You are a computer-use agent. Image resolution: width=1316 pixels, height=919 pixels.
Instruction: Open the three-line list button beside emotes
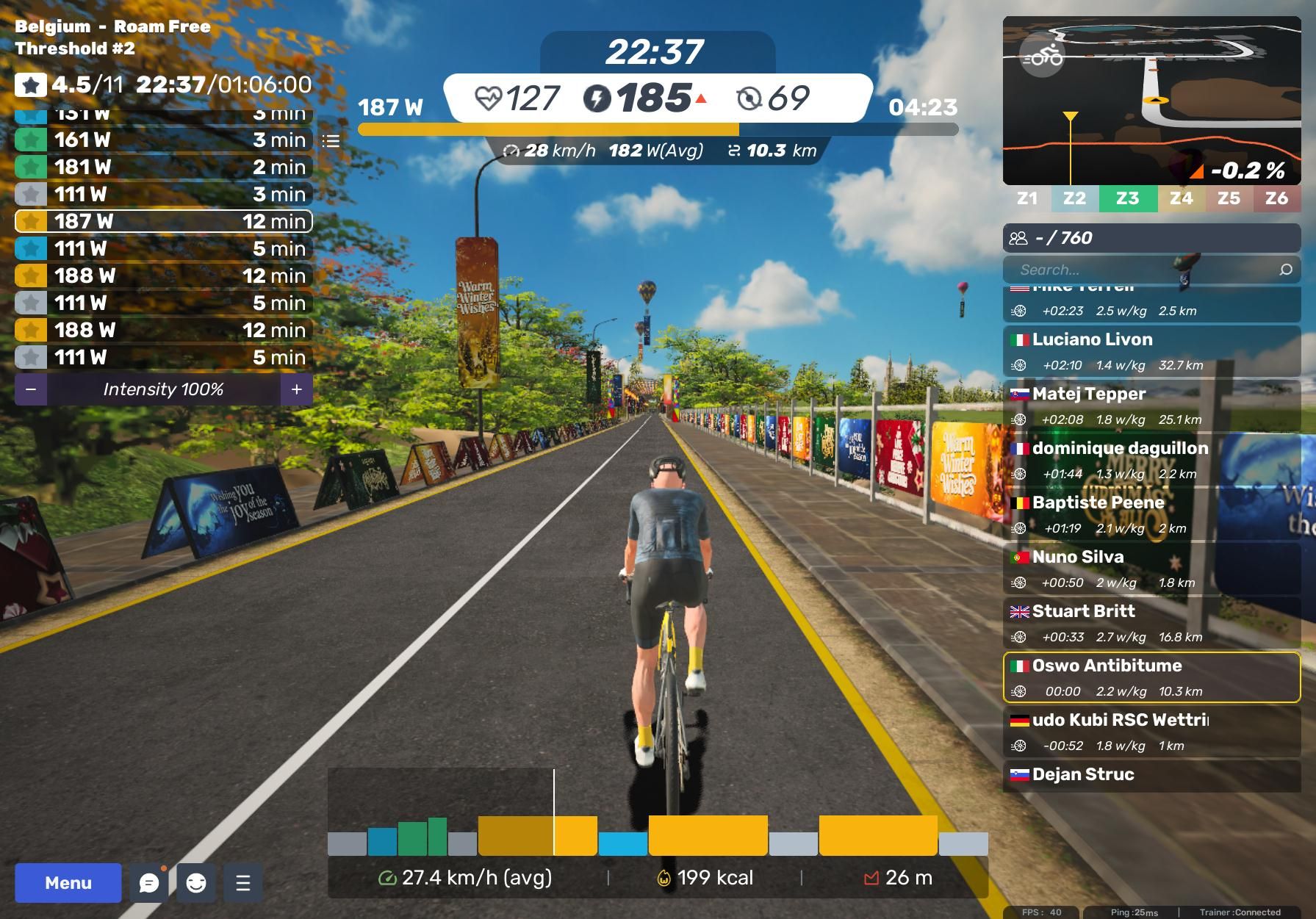click(x=243, y=882)
